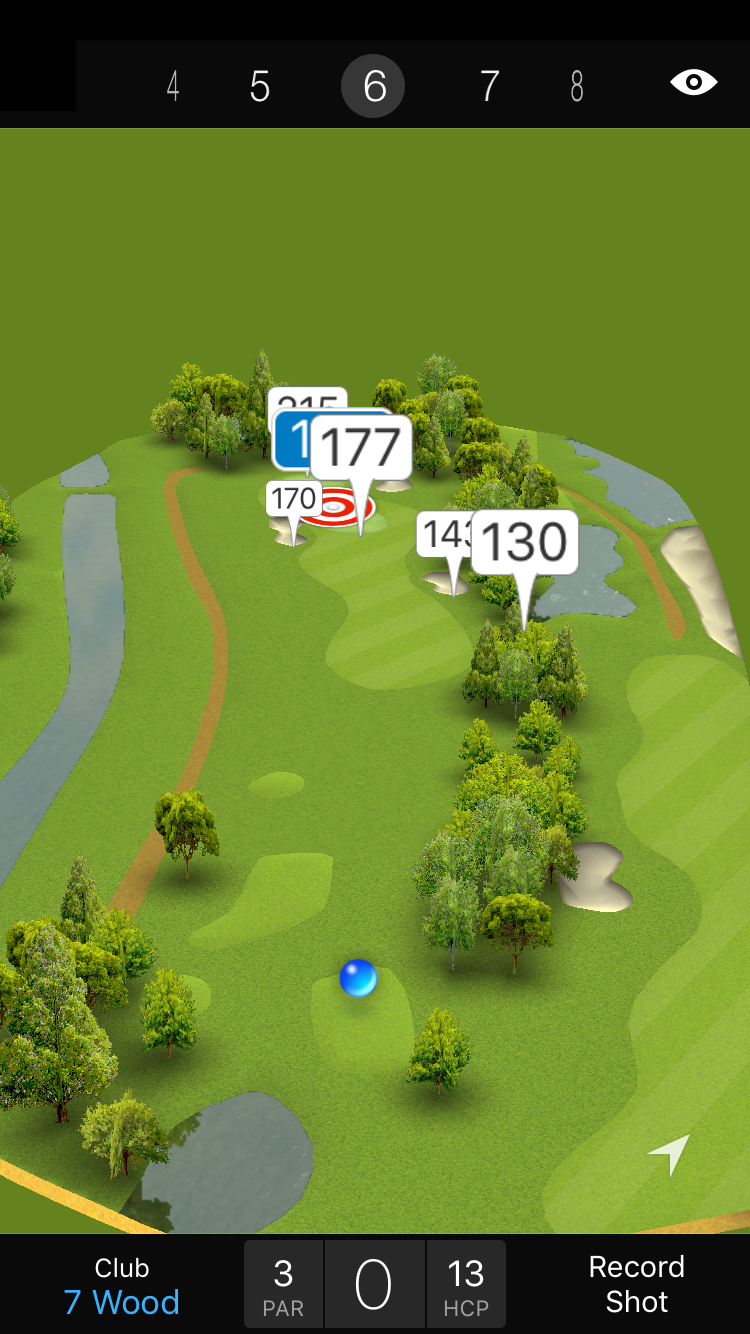Image resolution: width=750 pixels, height=1334 pixels.
Task: Tap Record Shot
Action: pyautogui.click(x=636, y=1284)
